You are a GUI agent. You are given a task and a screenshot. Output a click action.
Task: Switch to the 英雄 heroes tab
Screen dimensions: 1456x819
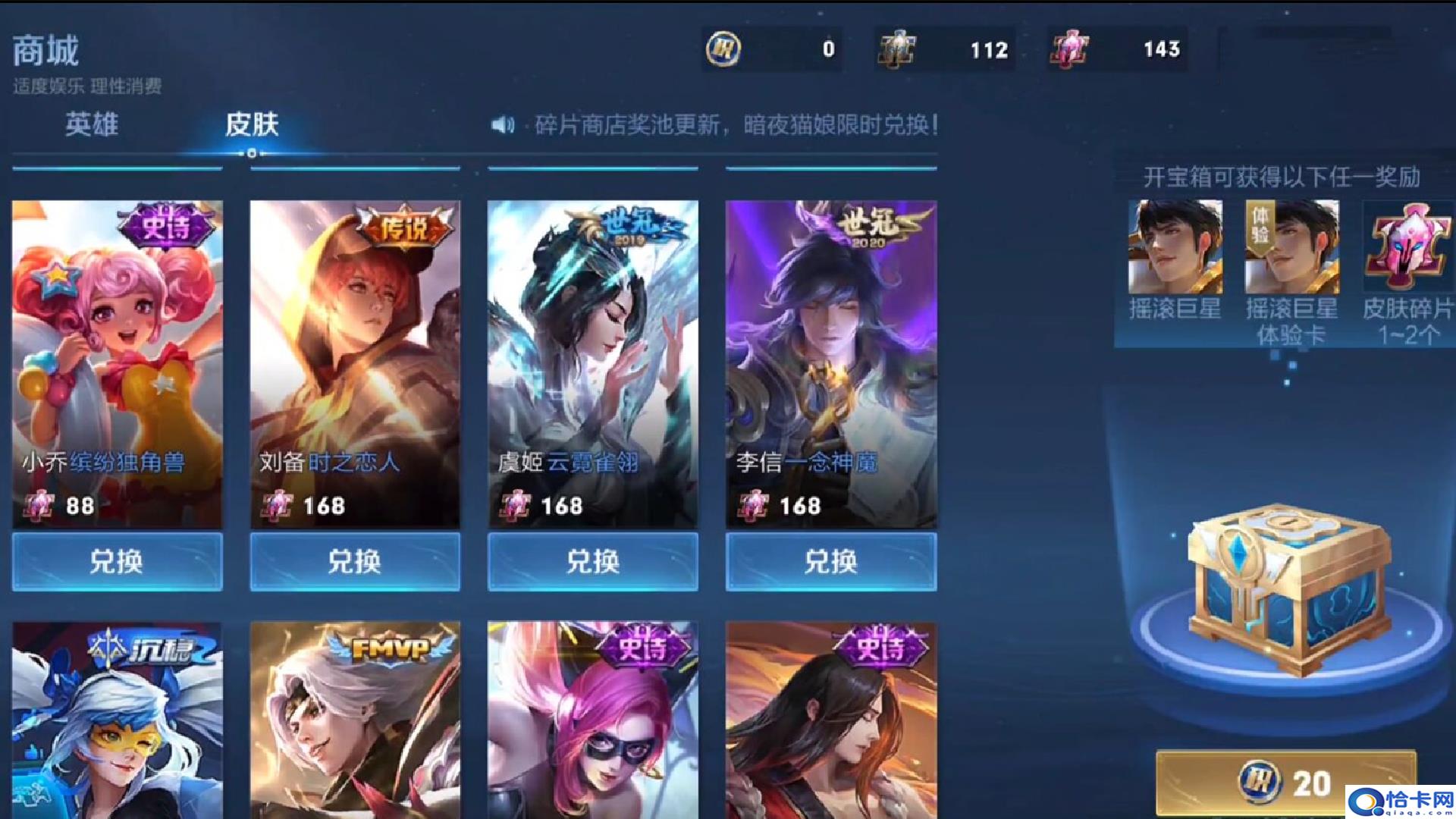pyautogui.click(x=91, y=124)
